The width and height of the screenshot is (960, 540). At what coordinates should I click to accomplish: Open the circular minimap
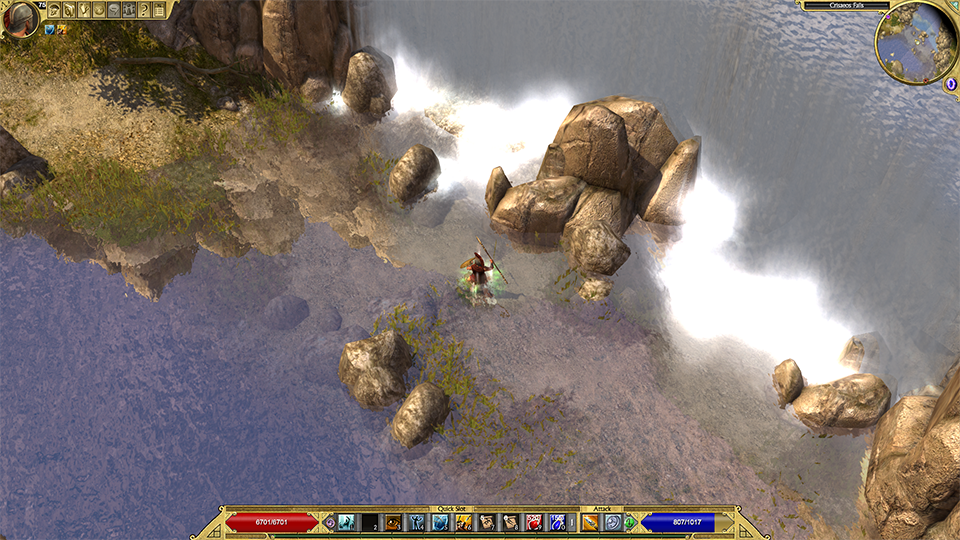point(915,41)
